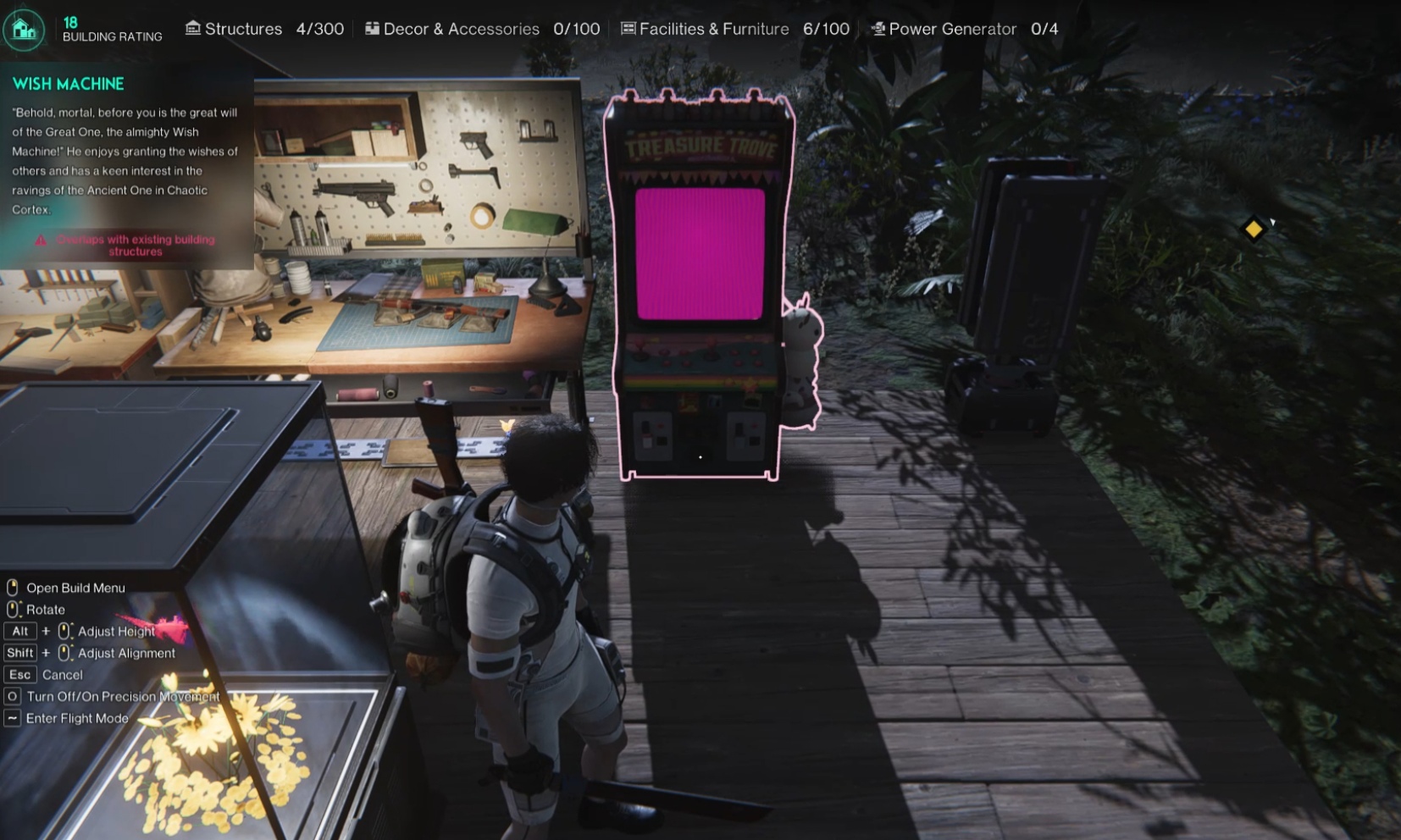The width and height of the screenshot is (1401, 840).
Task: Click the building rating house icon
Action: click(x=24, y=30)
